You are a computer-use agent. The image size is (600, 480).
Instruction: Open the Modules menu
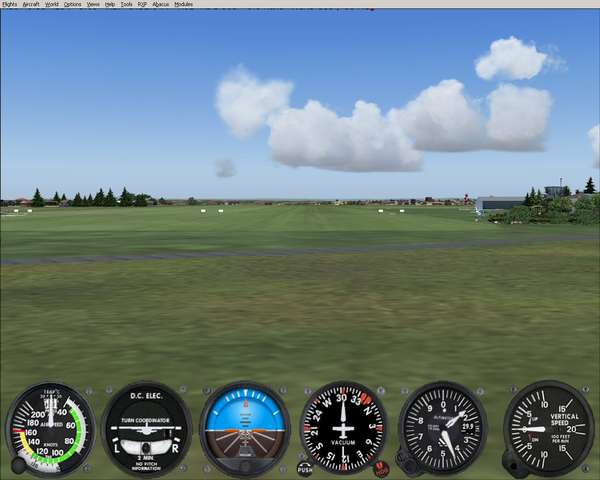click(183, 4)
